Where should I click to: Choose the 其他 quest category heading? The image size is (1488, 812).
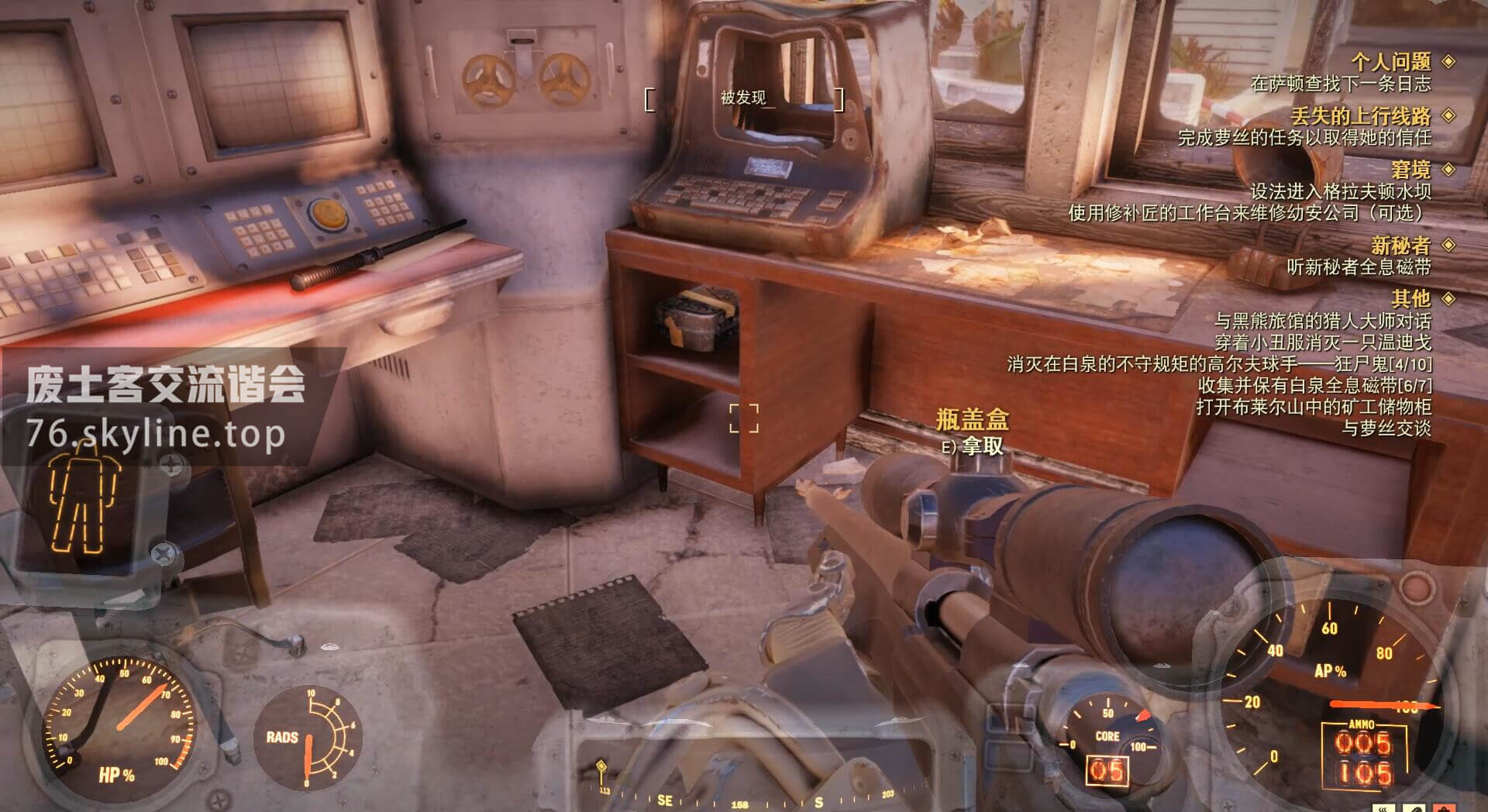click(x=1410, y=298)
